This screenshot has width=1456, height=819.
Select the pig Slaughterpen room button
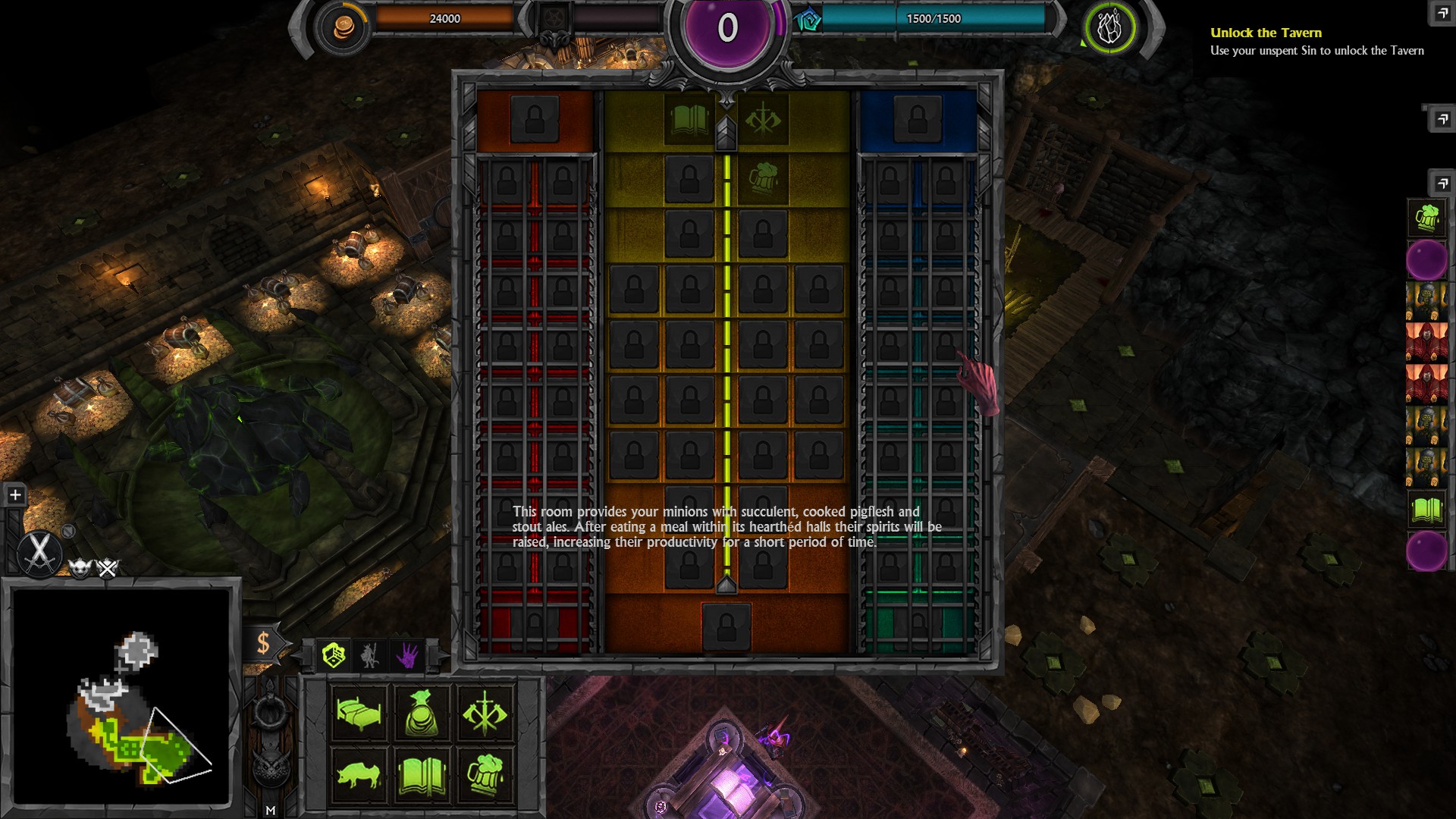point(359,775)
